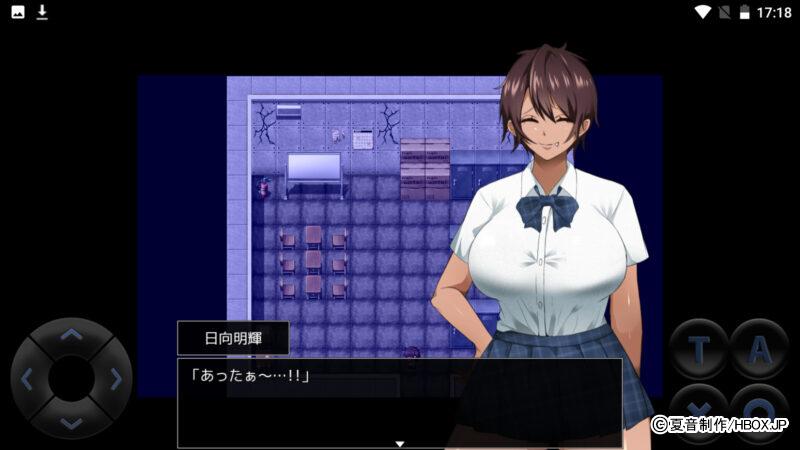The width and height of the screenshot is (800, 450).
Task: Tap the left arrow on the D-pad
Action: (x=28, y=379)
